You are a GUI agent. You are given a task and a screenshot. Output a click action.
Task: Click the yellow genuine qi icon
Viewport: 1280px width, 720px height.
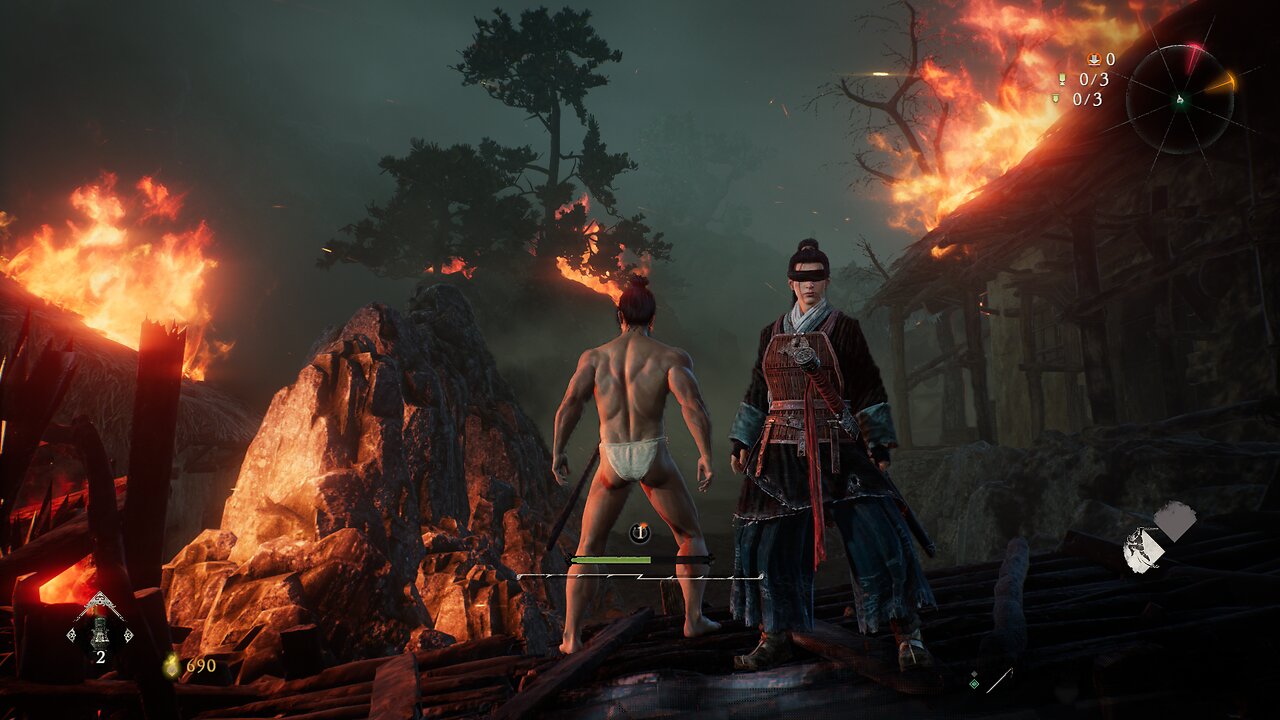[x=172, y=665]
